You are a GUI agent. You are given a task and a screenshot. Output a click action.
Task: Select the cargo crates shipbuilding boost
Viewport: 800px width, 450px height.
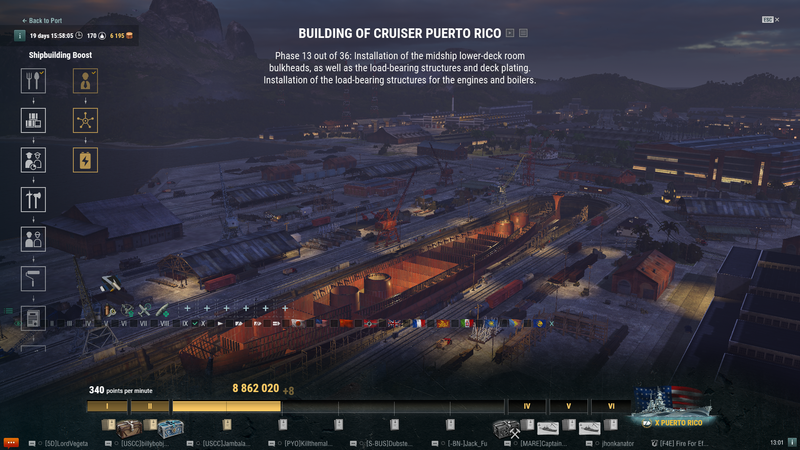click(33, 120)
